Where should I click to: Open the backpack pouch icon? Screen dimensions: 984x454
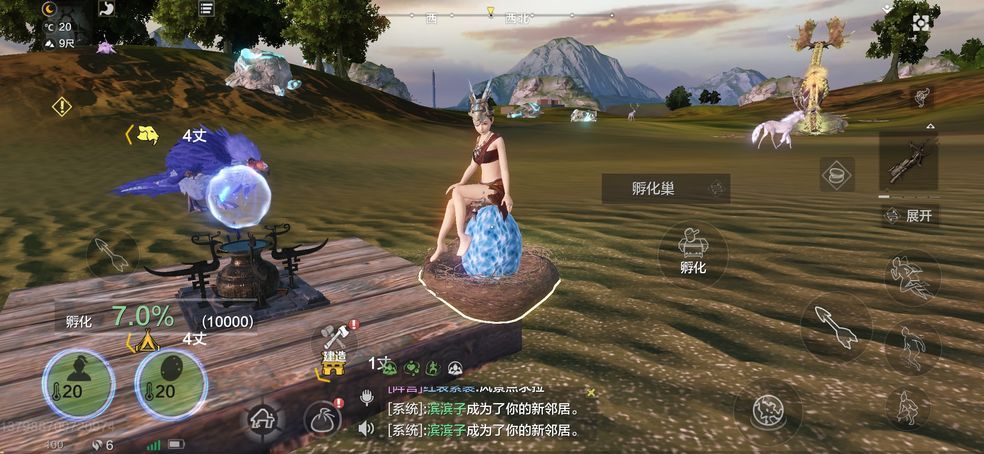[x=324, y=420]
